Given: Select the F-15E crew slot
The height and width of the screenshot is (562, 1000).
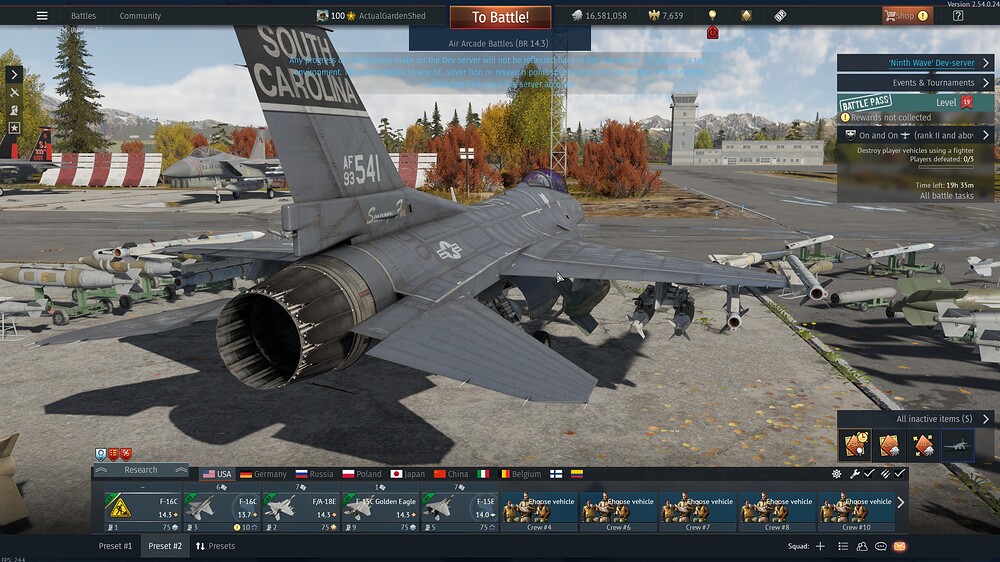Looking at the screenshot, I should (458, 507).
